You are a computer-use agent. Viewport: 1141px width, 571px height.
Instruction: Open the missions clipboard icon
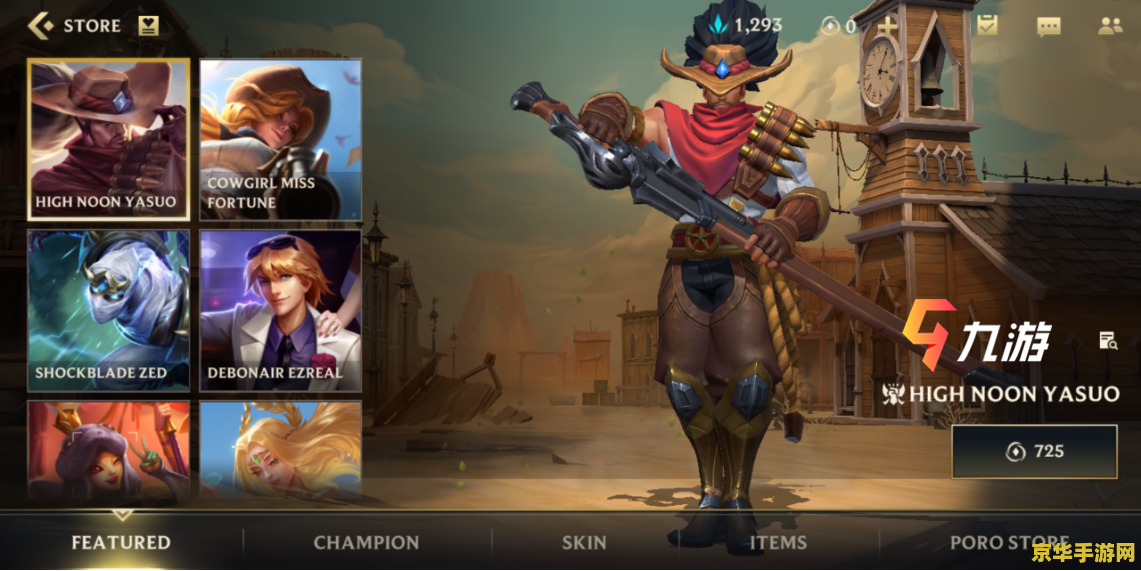(x=988, y=26)
